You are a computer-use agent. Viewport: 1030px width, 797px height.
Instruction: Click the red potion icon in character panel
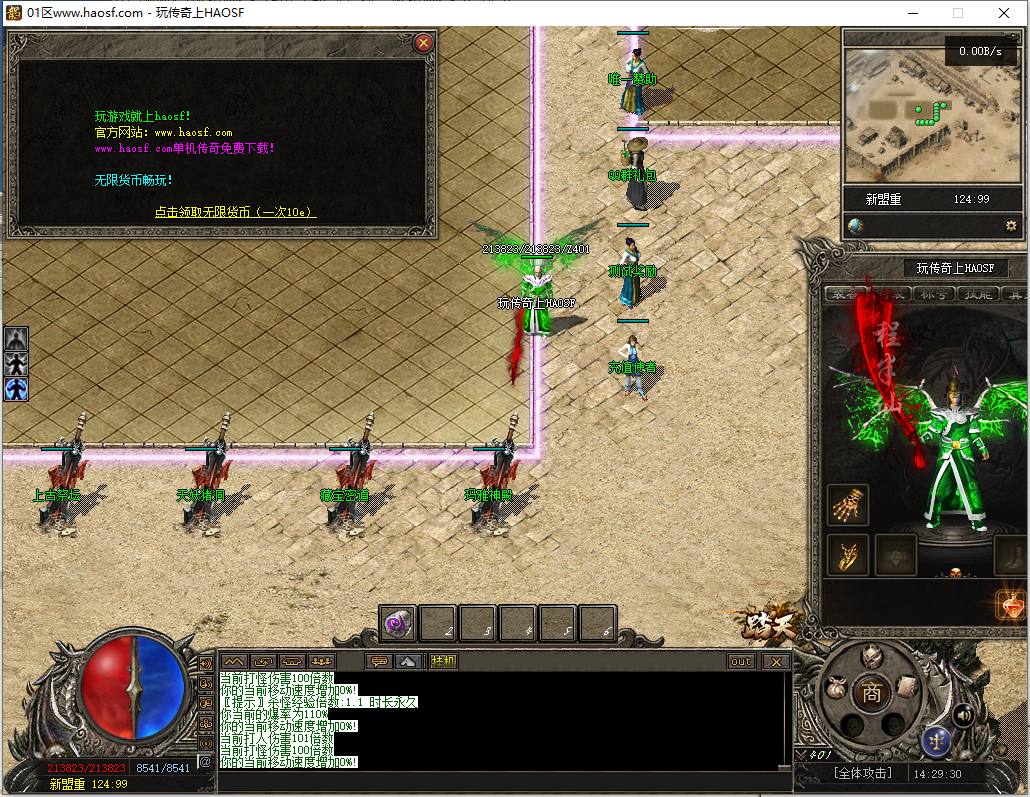click(1011, 604)
